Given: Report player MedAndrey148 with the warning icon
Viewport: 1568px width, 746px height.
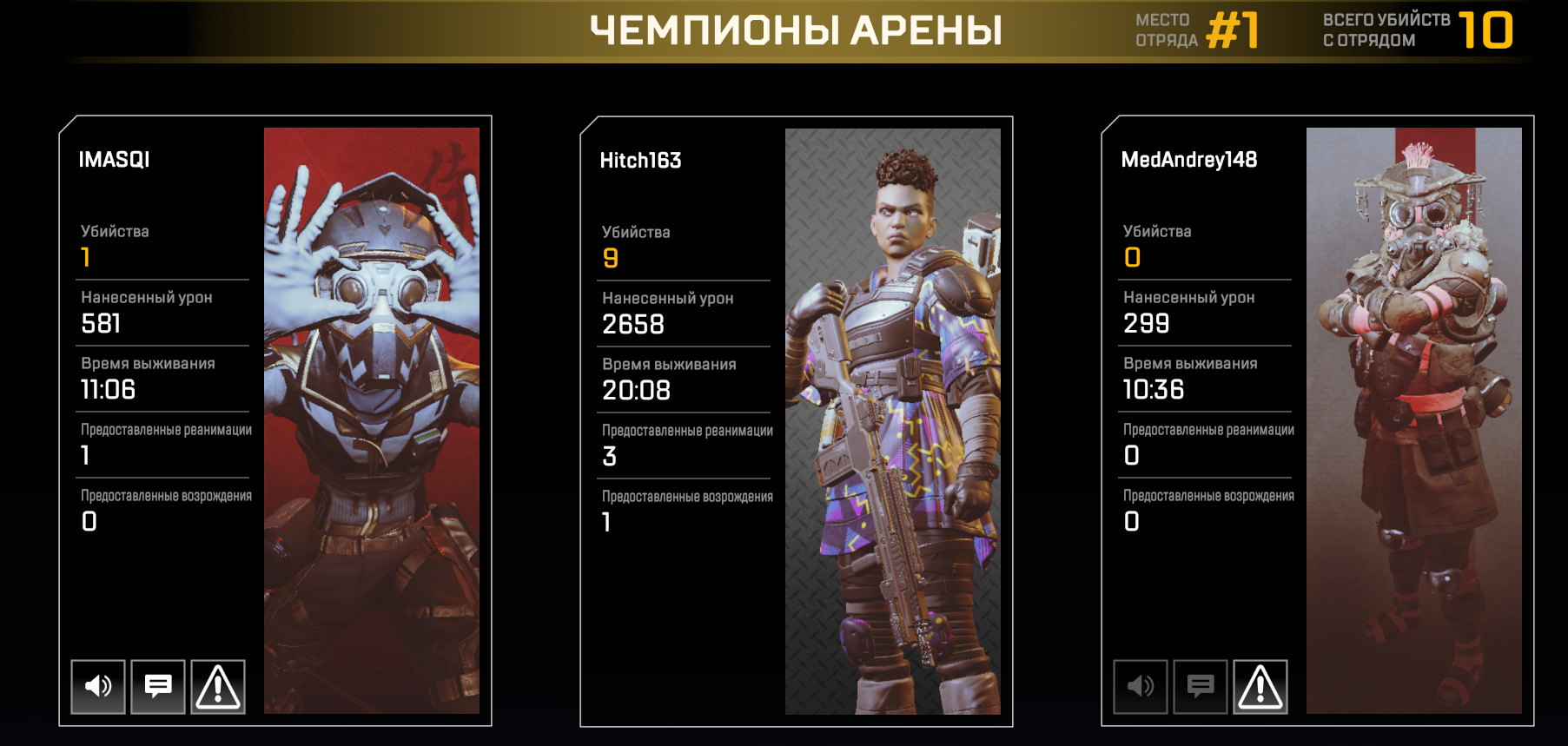Looking at the screenshot, I should click(x=1260, y=686).
